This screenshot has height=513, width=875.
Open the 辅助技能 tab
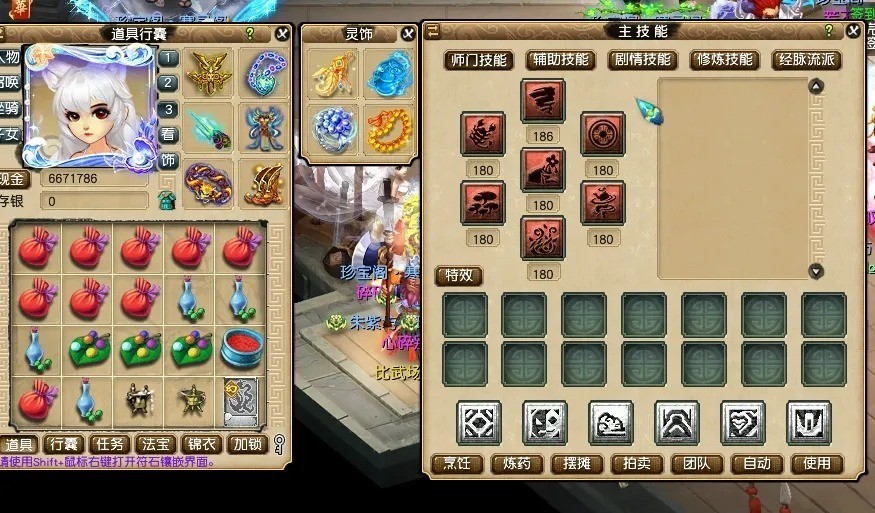click(x=560, y=60)
